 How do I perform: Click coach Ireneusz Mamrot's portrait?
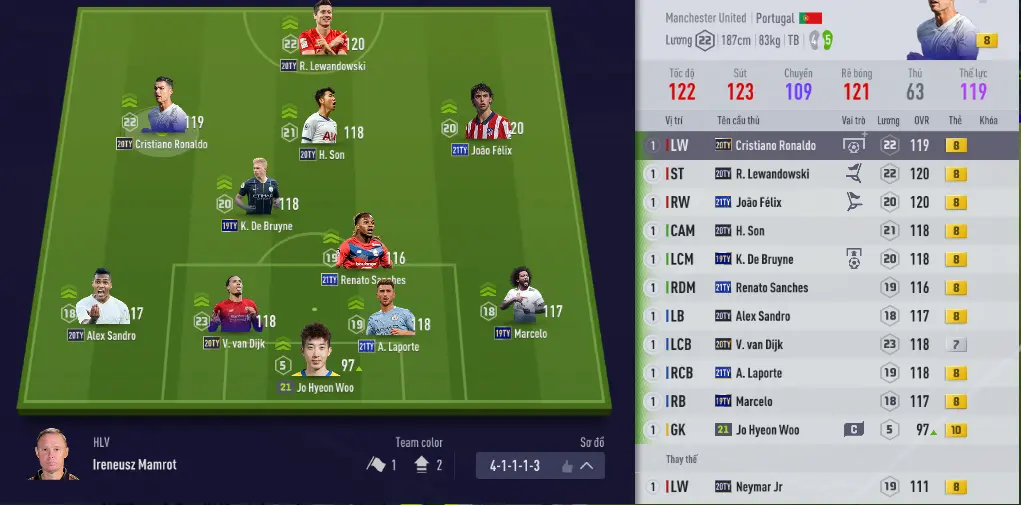[x=53, y=456]
